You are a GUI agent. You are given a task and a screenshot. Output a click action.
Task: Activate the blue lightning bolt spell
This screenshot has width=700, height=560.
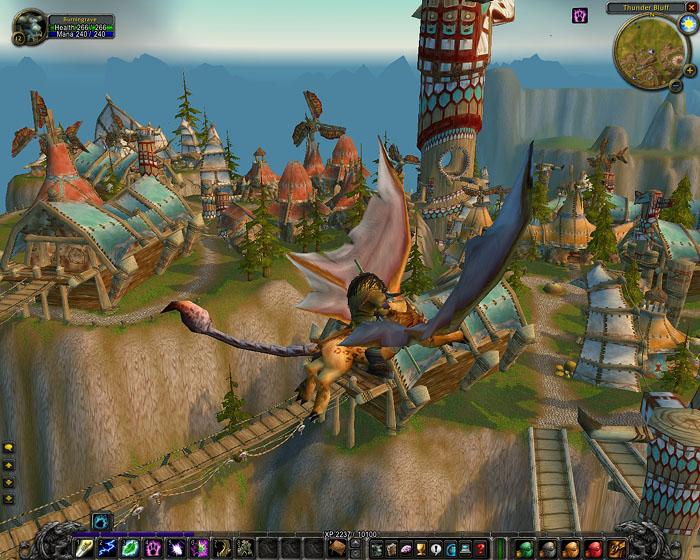(x=109, y=548)
